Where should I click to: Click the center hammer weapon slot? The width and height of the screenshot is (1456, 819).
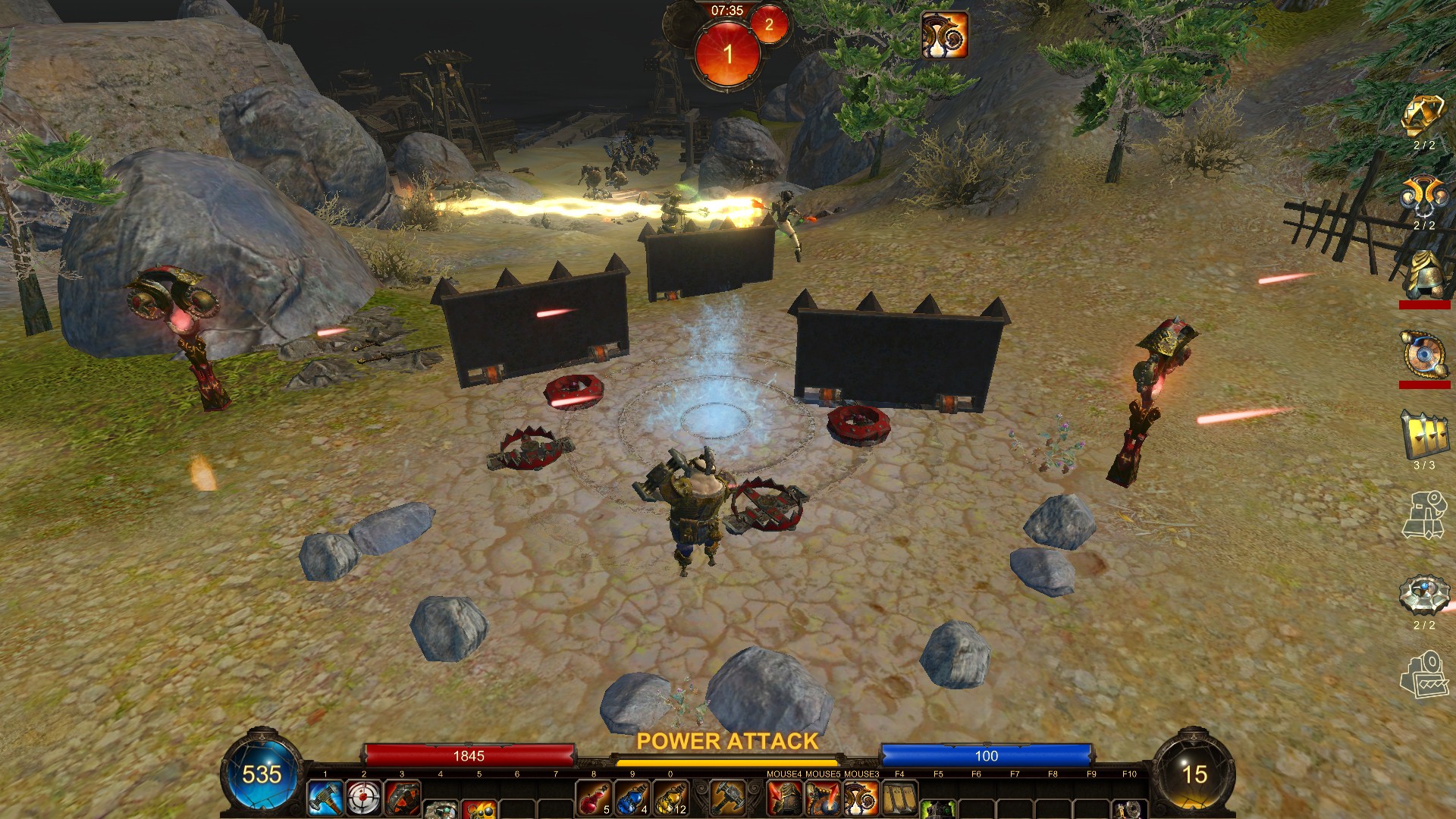(728, 798)
